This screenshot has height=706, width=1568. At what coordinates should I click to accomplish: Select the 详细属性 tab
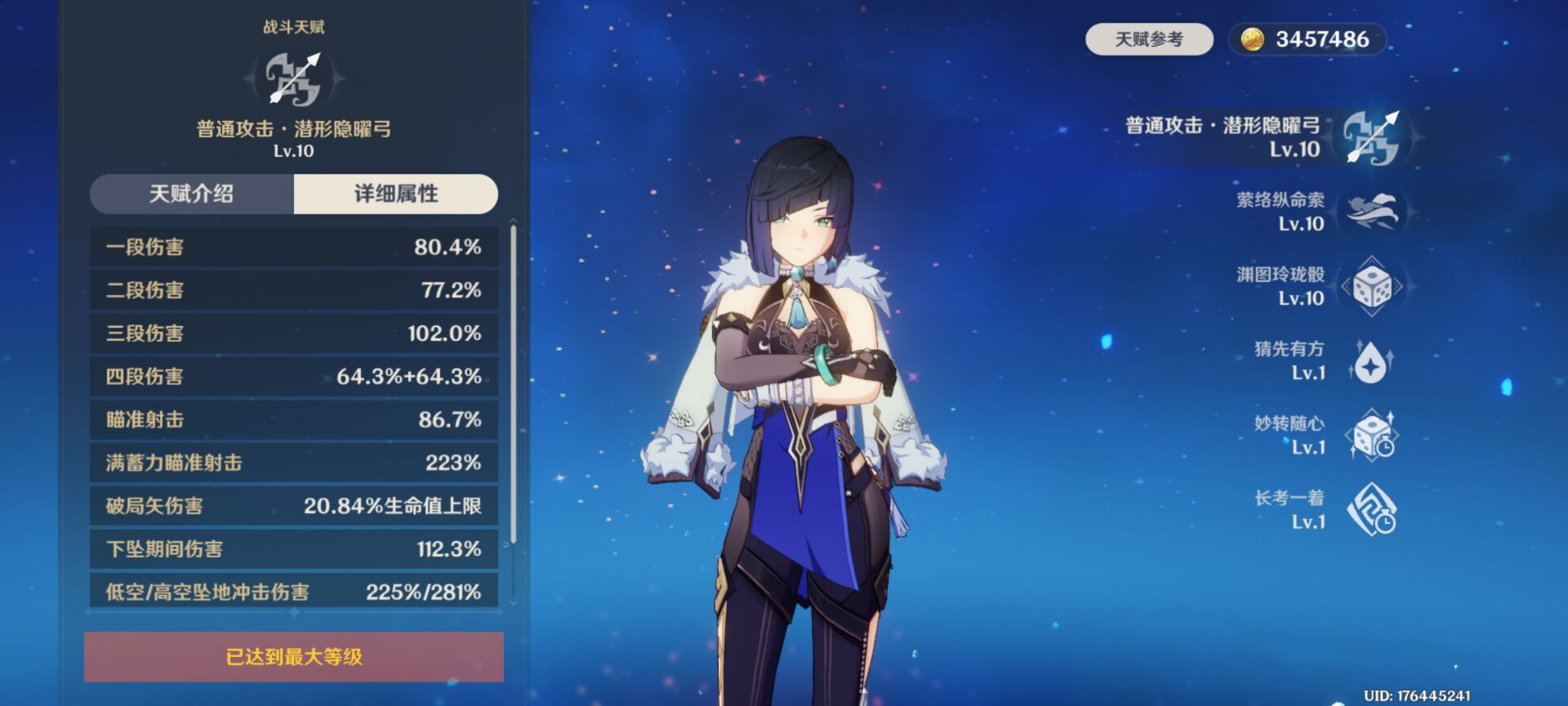click(x=396, y=194)
